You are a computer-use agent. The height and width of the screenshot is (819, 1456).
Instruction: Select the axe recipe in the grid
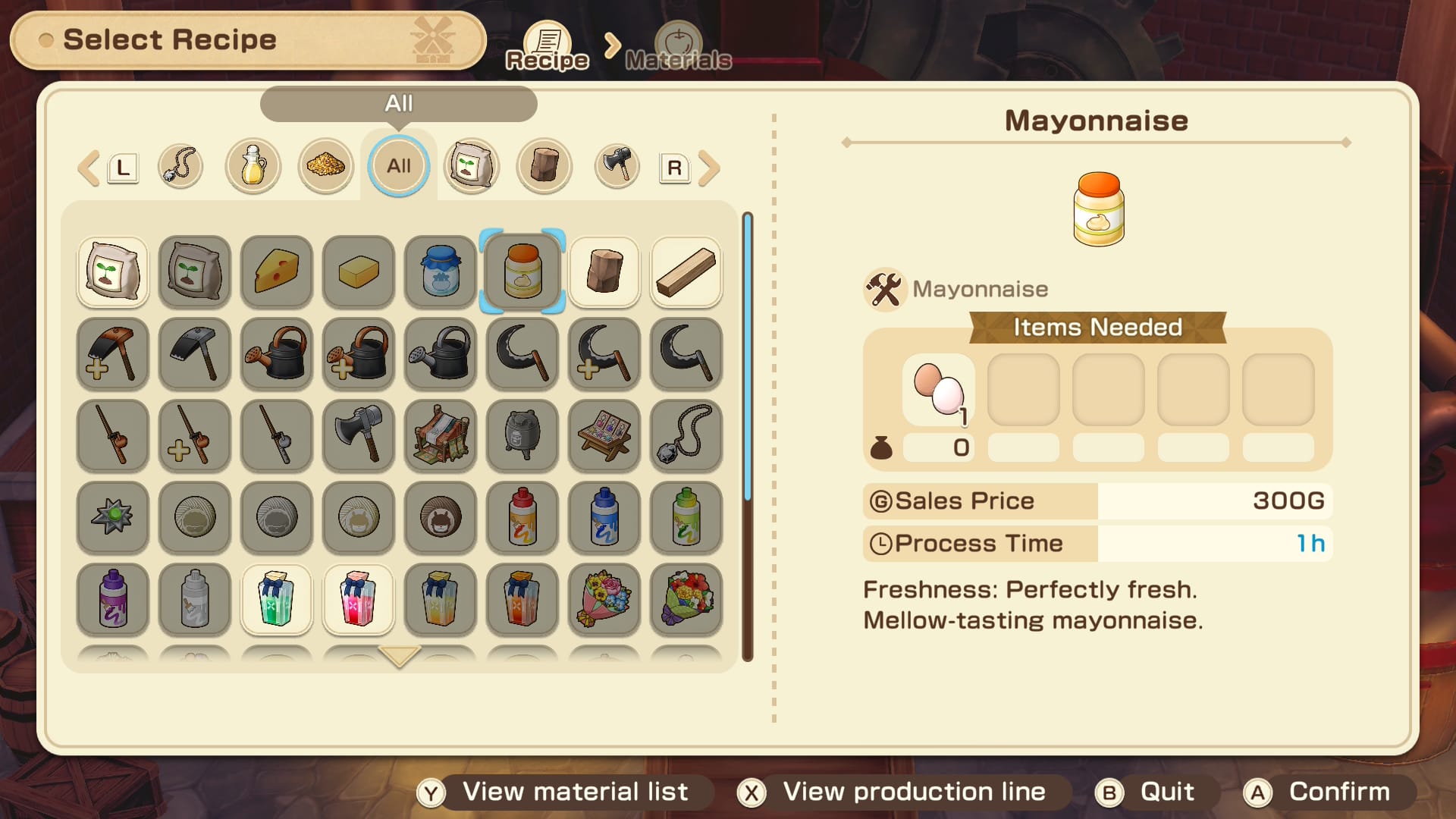pyautogui.click(x=359, y=435)
